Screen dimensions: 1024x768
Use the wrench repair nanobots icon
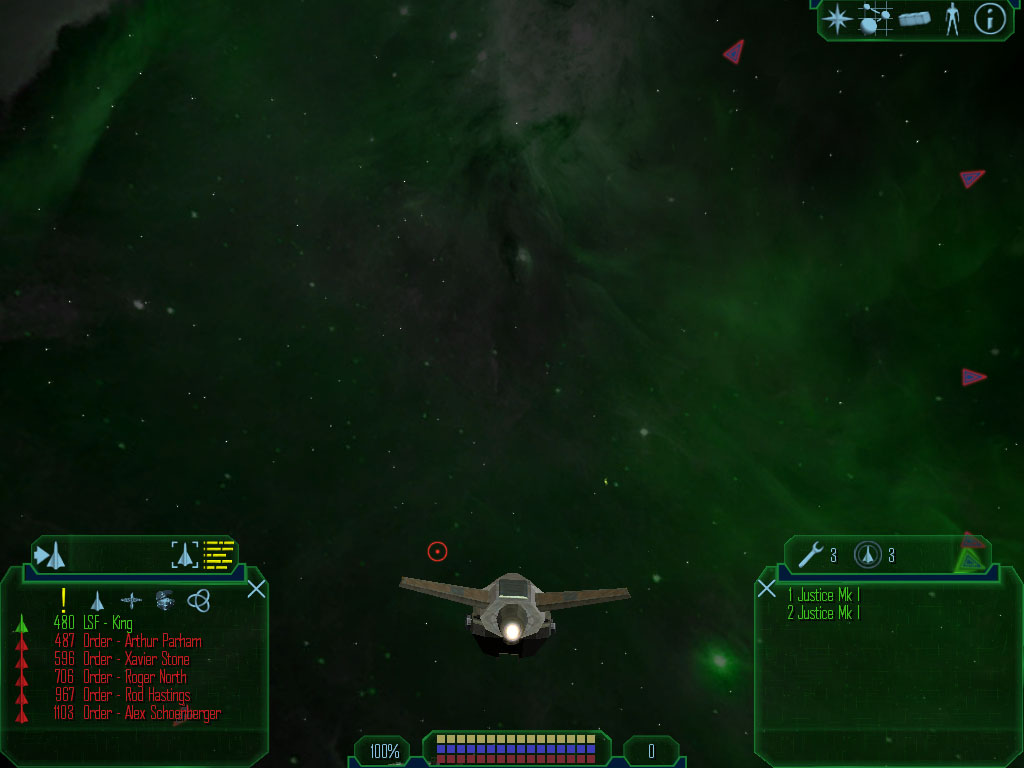pyautogui.click(x=810, y=554)
